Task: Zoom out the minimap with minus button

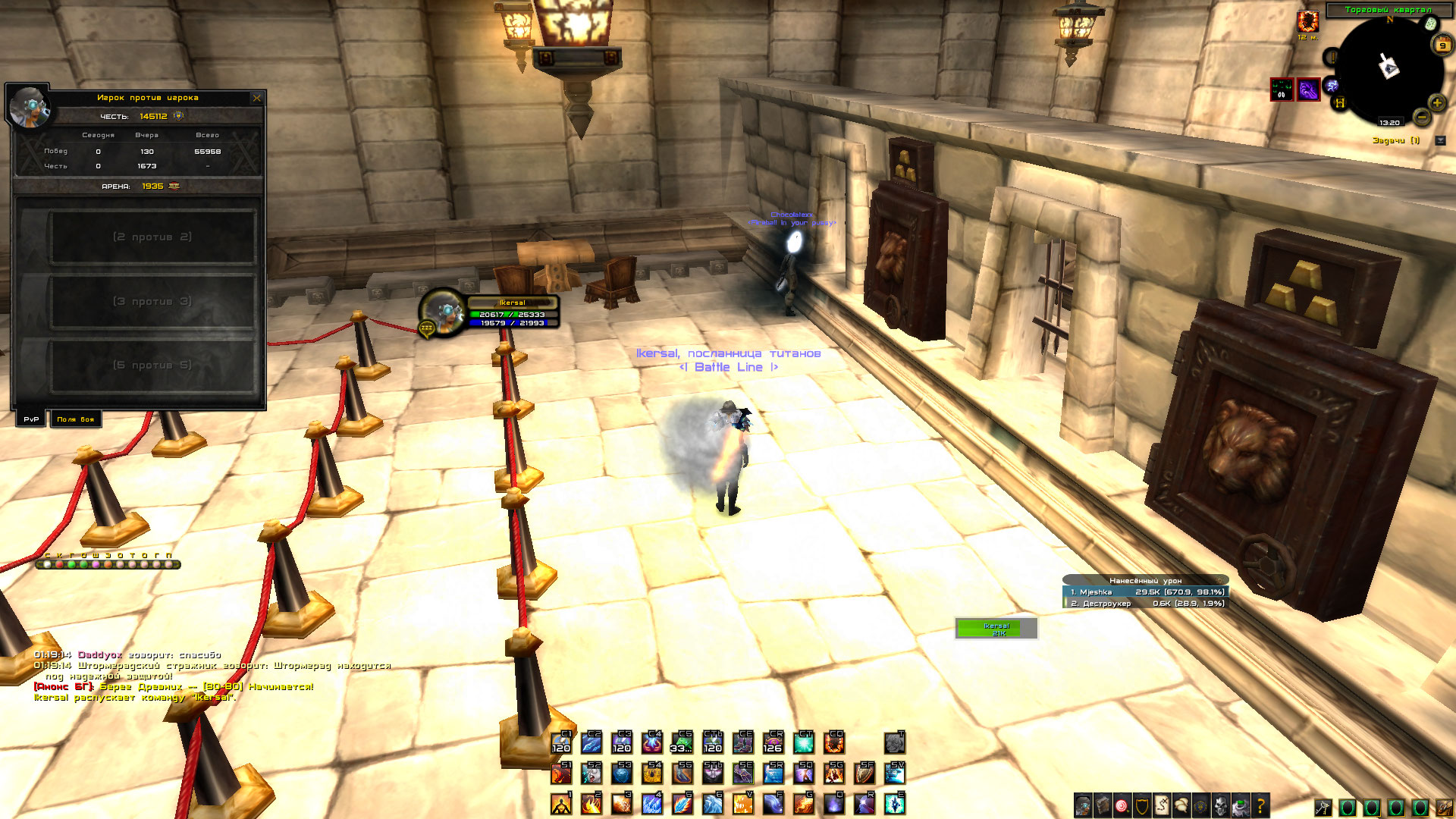Action: tap(1422, 117)
